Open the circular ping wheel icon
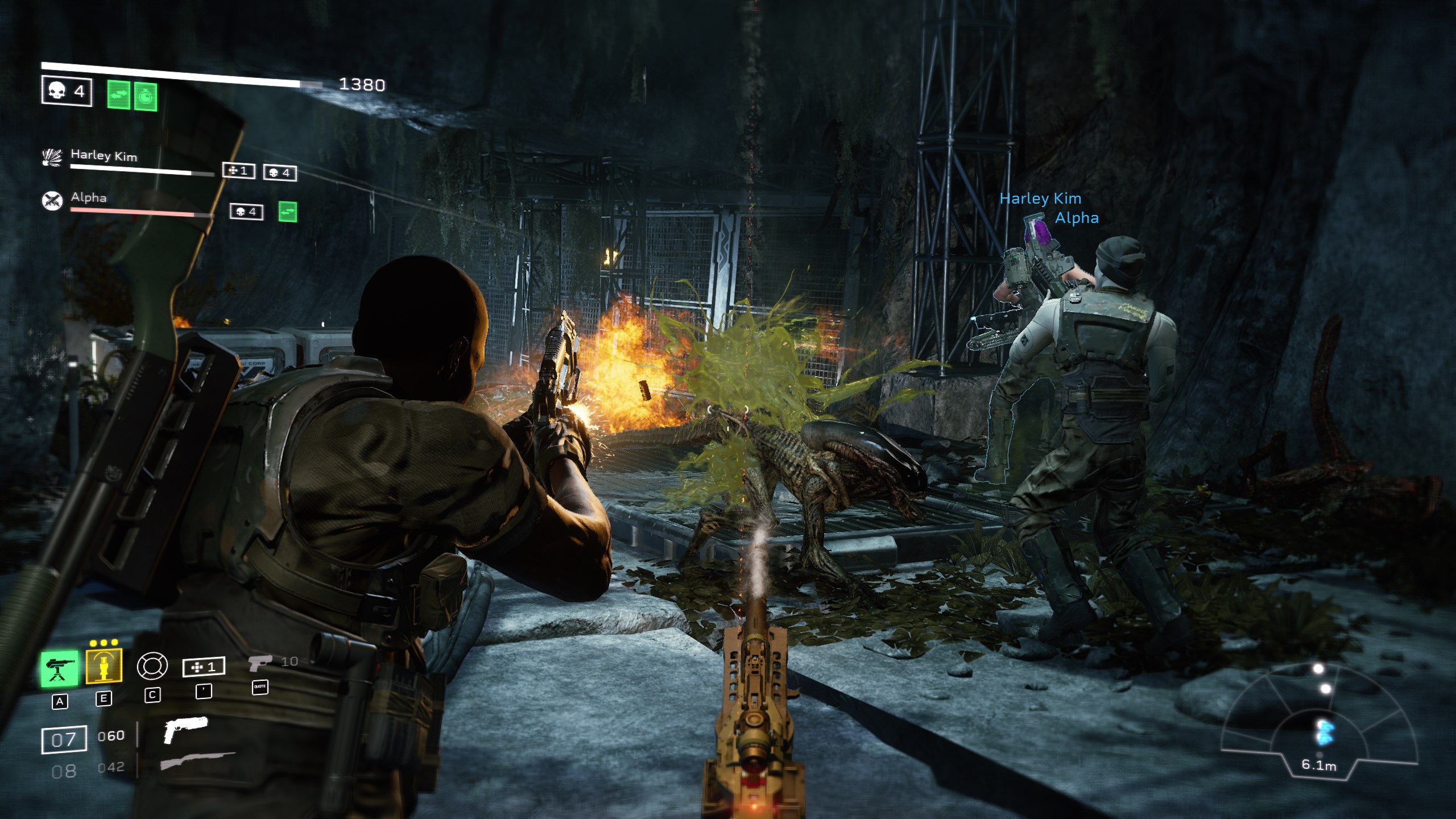1456x819 pixels. coord(152,665)
